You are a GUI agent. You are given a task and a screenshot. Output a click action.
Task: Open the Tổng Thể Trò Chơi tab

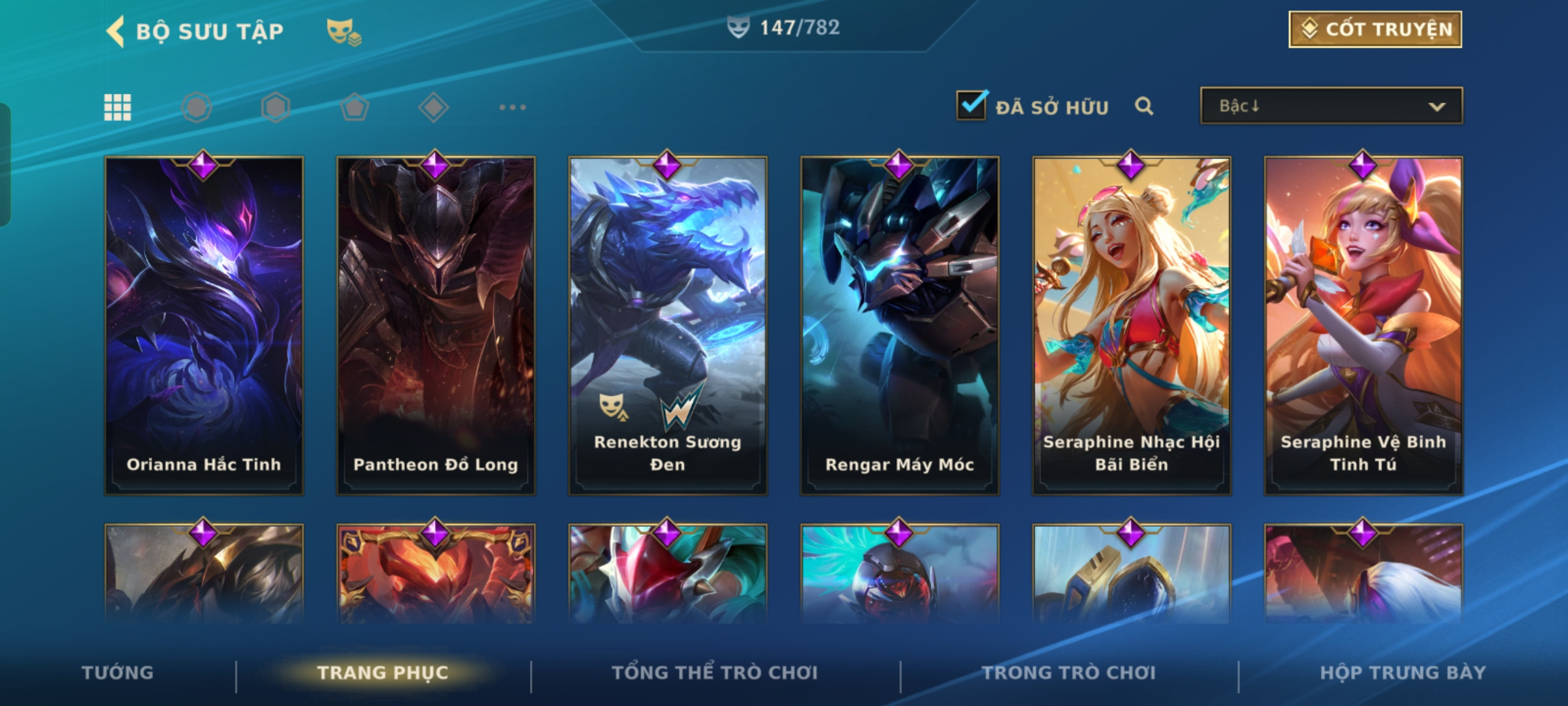[x=715, y=673]
